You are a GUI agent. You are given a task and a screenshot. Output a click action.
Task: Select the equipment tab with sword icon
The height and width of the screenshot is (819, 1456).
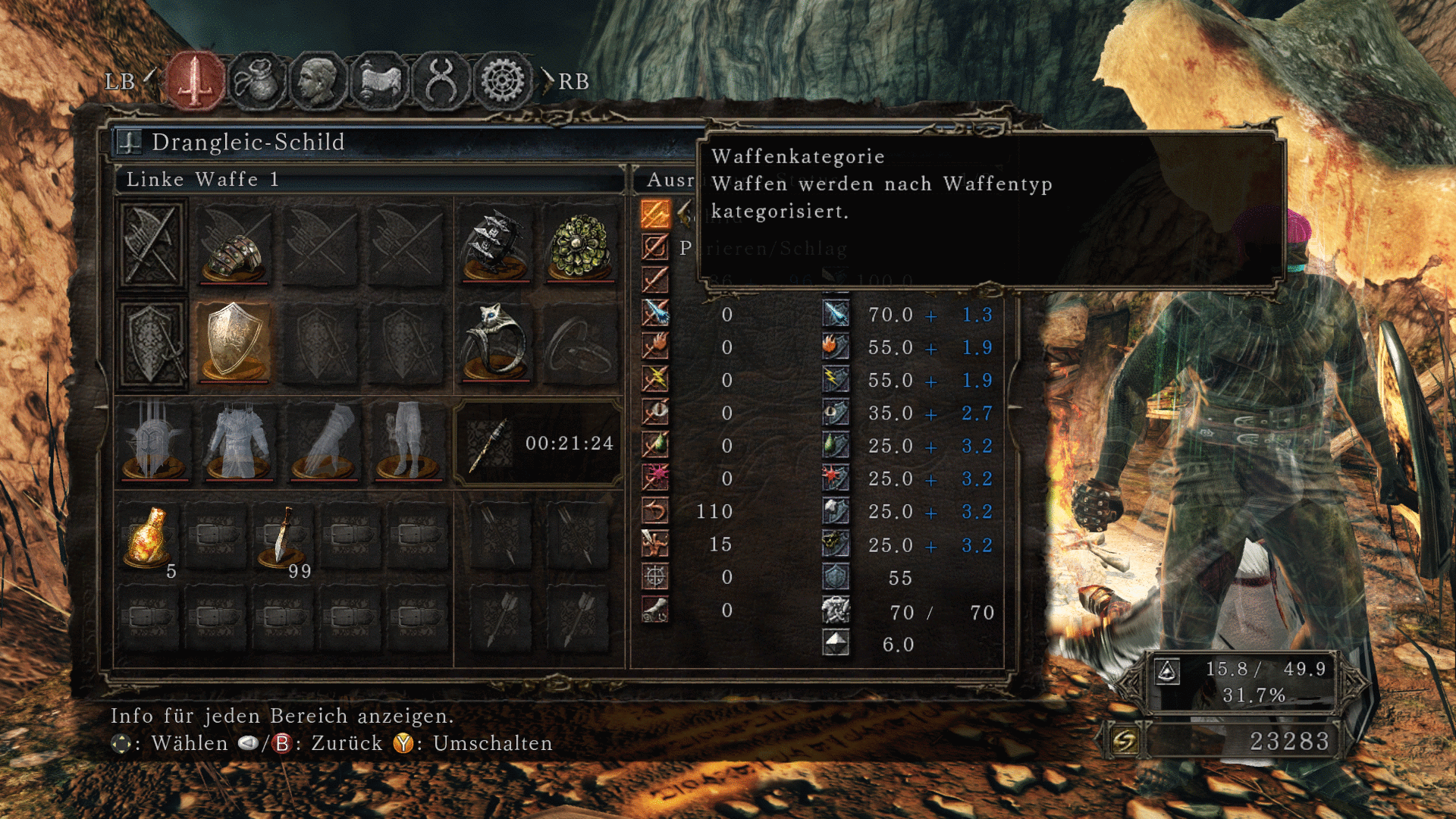tap(196, 80)
